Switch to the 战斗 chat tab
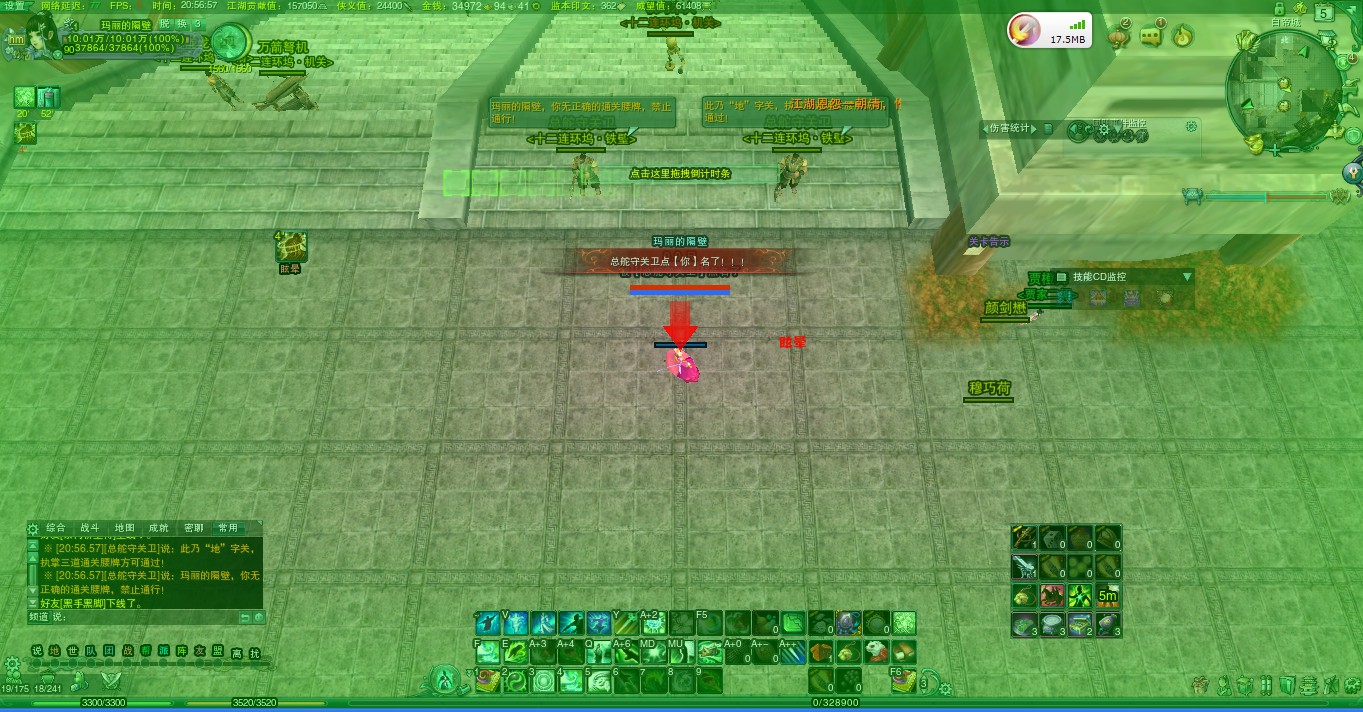The width and height of the screenshot is (1363, 712). tap(90, 528)
